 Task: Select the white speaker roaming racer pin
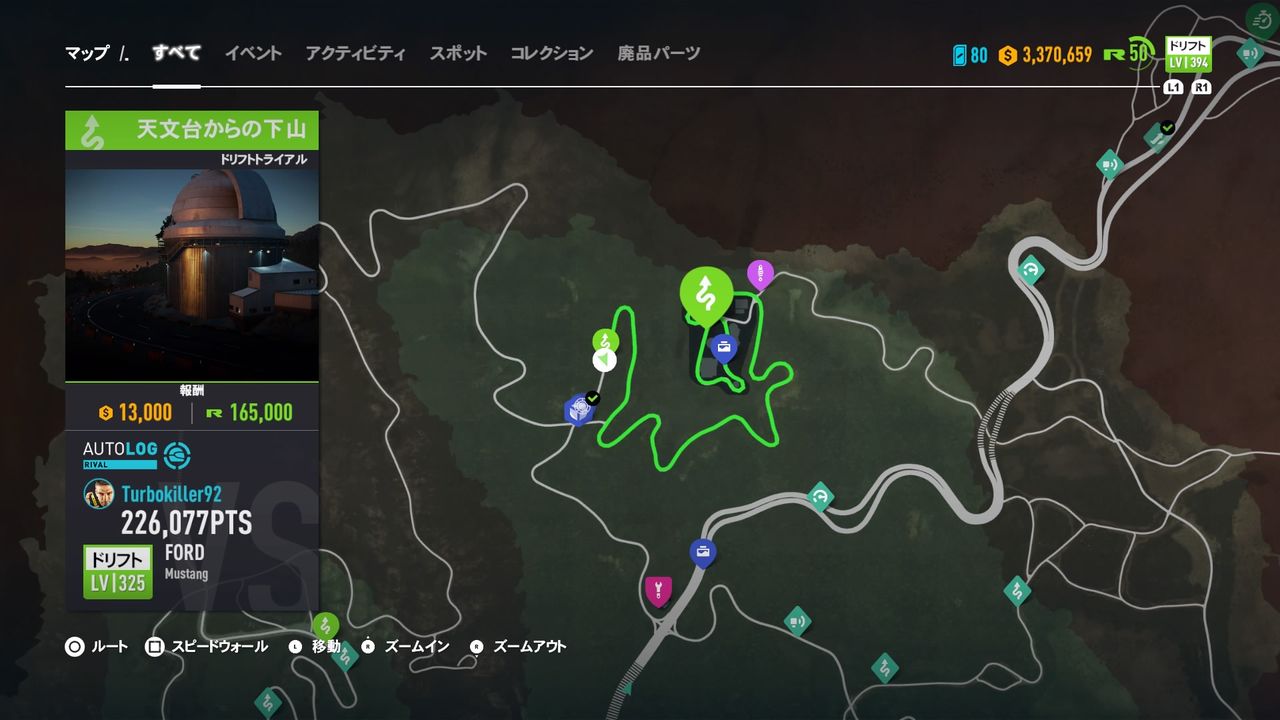click(x=604, y=360)
